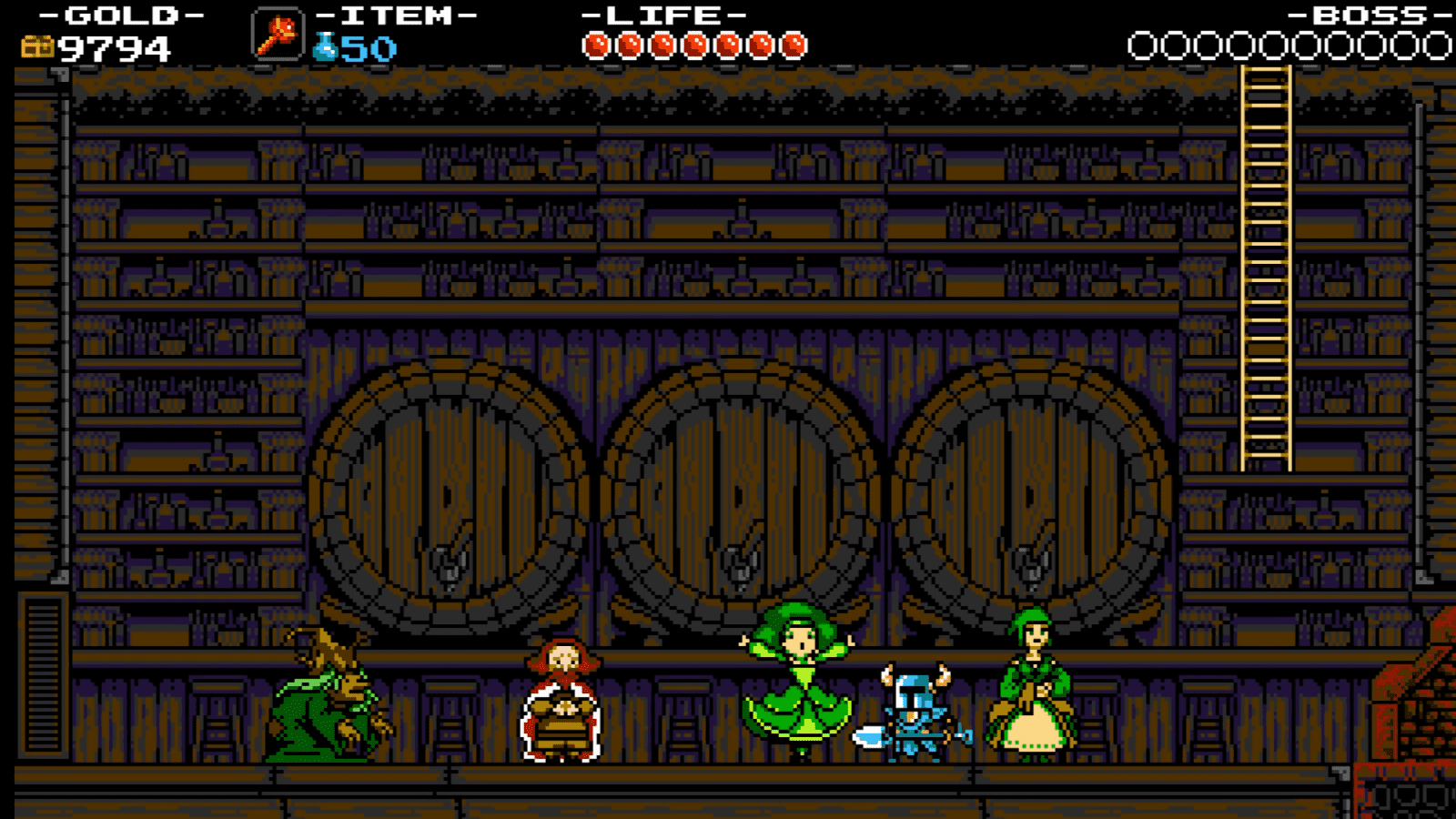
Task: Toggle the middle barrel's tap spigot
Action: pyautogui.click(x=739, y=561)
